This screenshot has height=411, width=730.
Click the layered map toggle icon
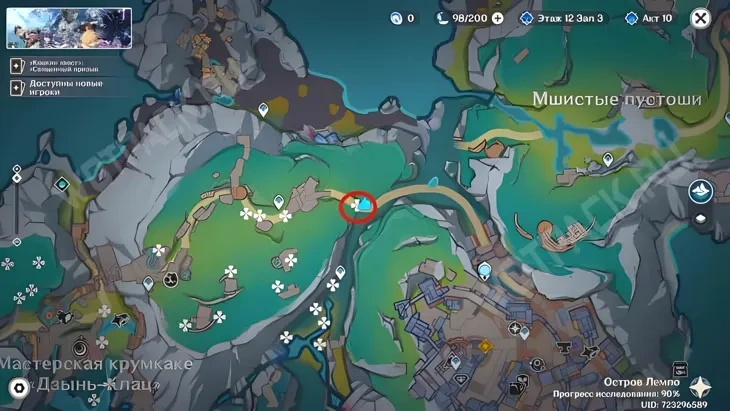tap(701, 219)
